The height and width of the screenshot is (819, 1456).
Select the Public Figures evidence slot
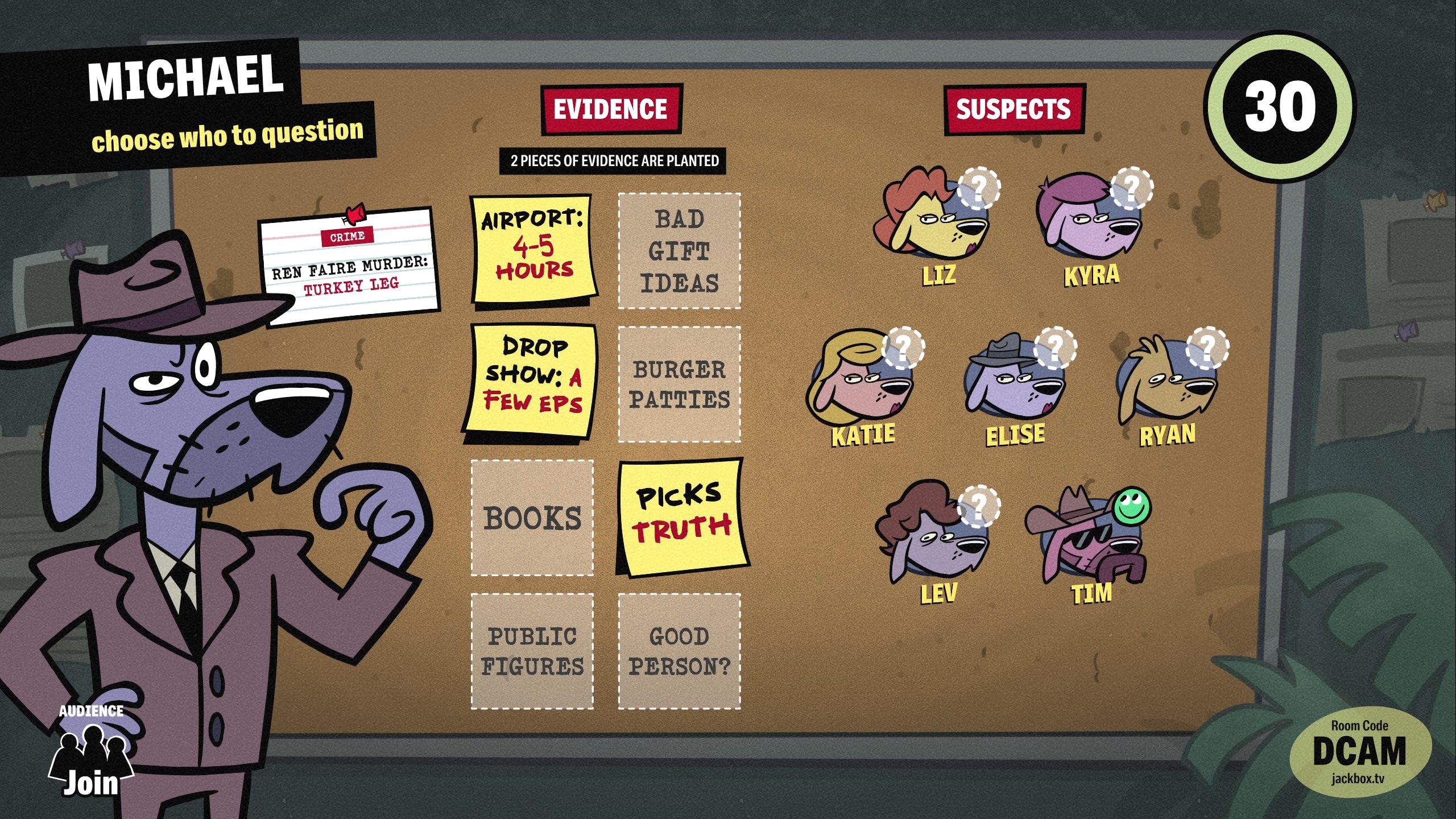click(x=532, y=651)
